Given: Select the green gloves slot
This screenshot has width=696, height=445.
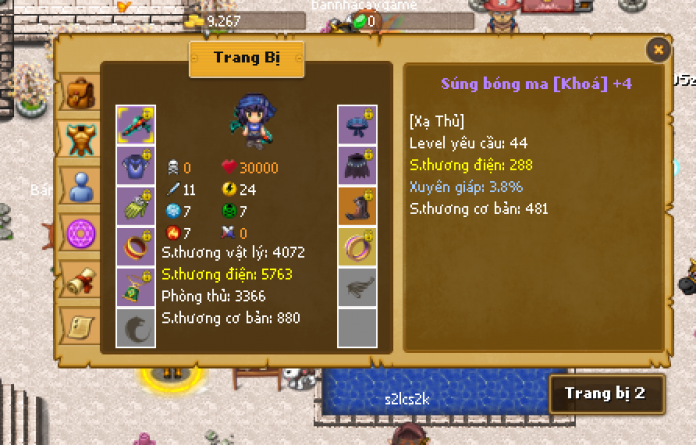Looking at the screenshot, I should [x=135, y=205].
